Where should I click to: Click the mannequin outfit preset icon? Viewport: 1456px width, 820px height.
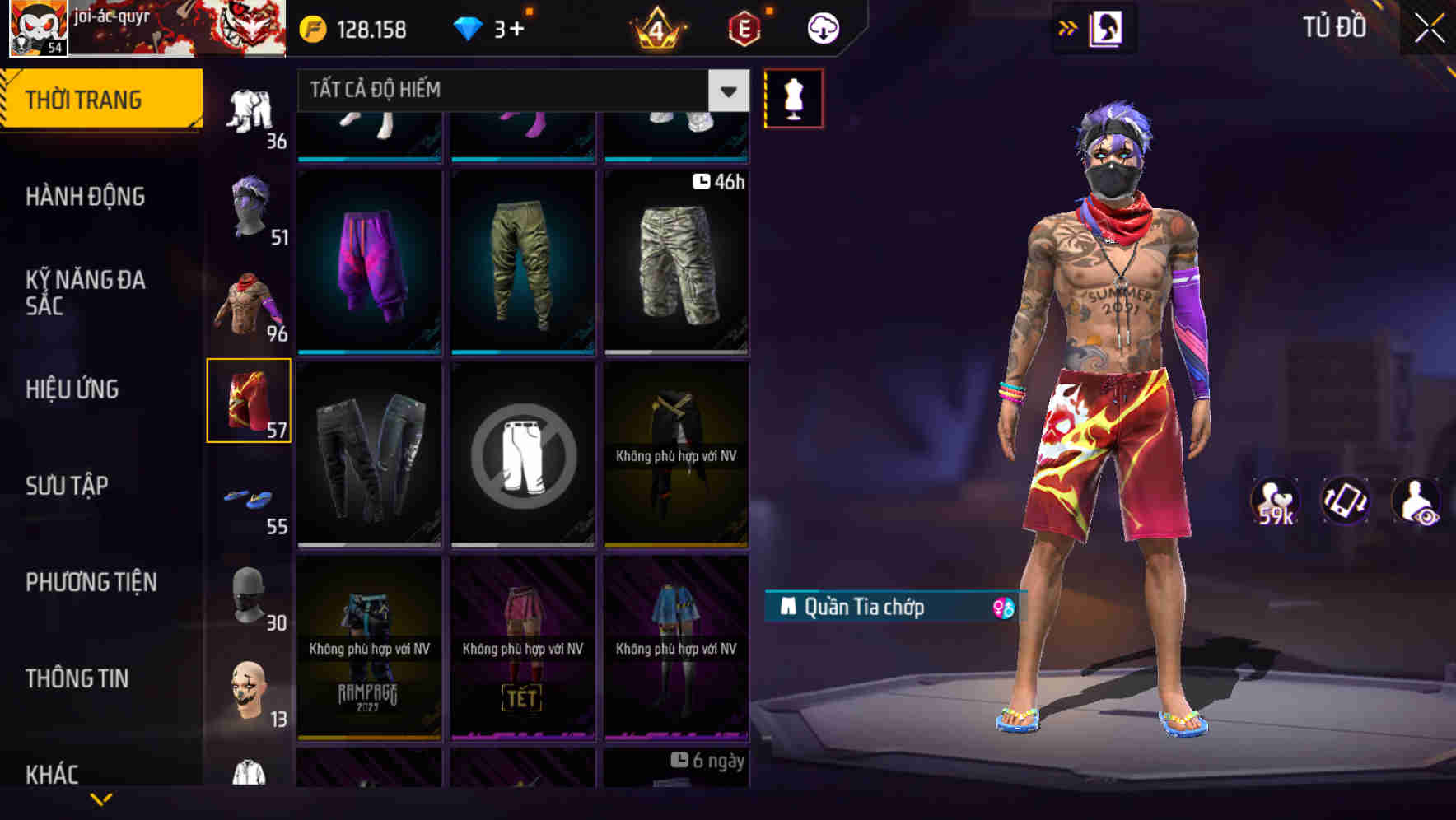click(x=793, y=97)
